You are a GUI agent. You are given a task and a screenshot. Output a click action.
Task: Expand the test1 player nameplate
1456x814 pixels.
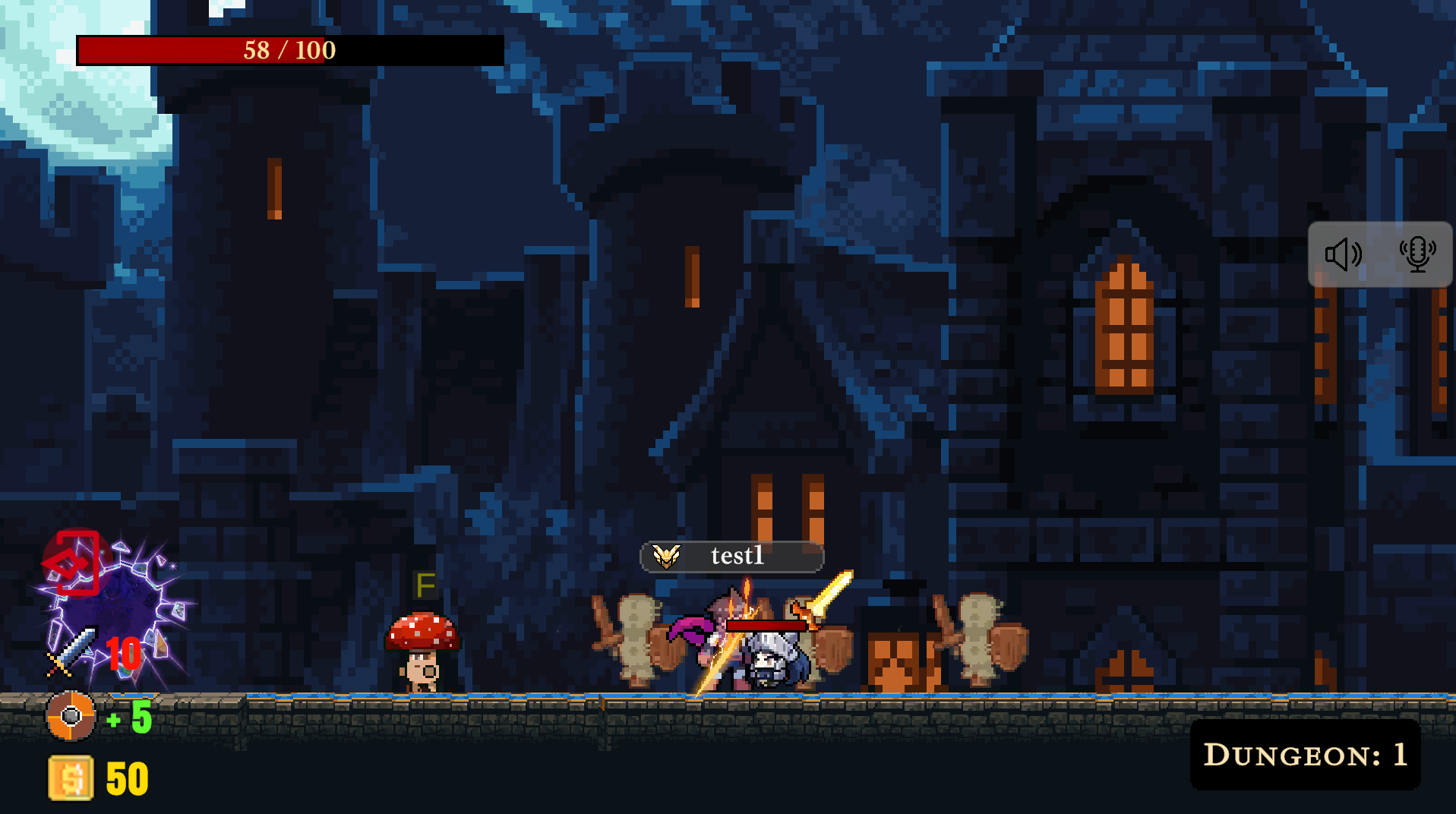tap(733, 555)
